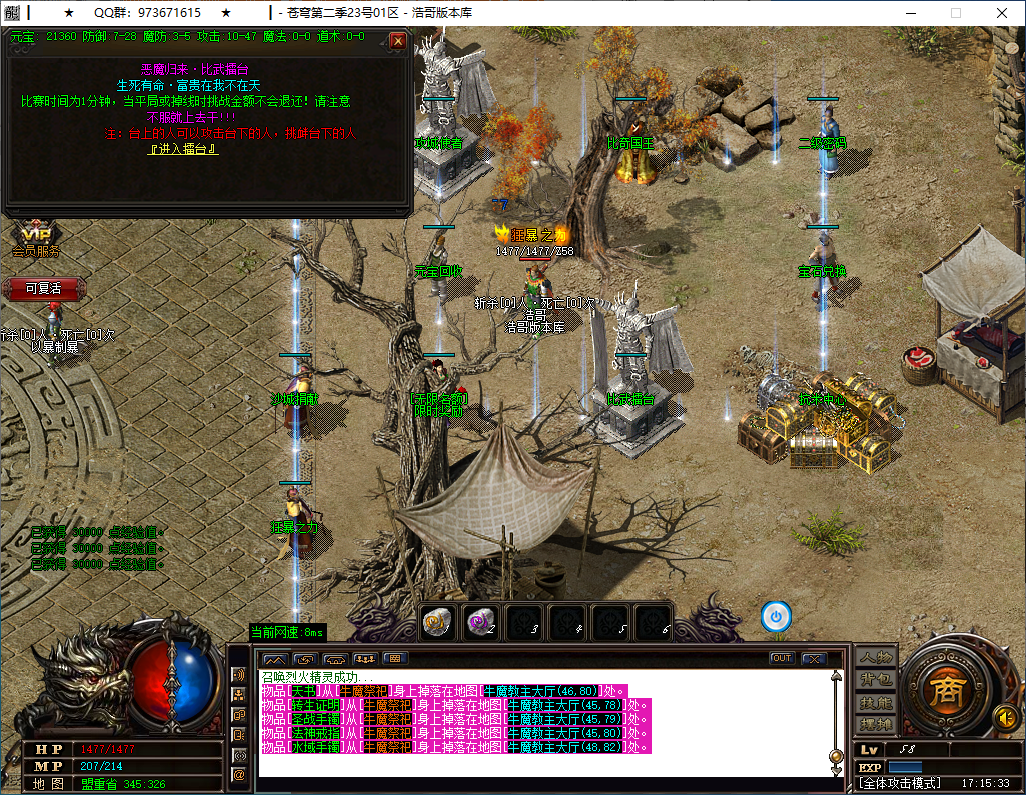
Task: Open the 摆摊 stall panel
Action: 876,724
